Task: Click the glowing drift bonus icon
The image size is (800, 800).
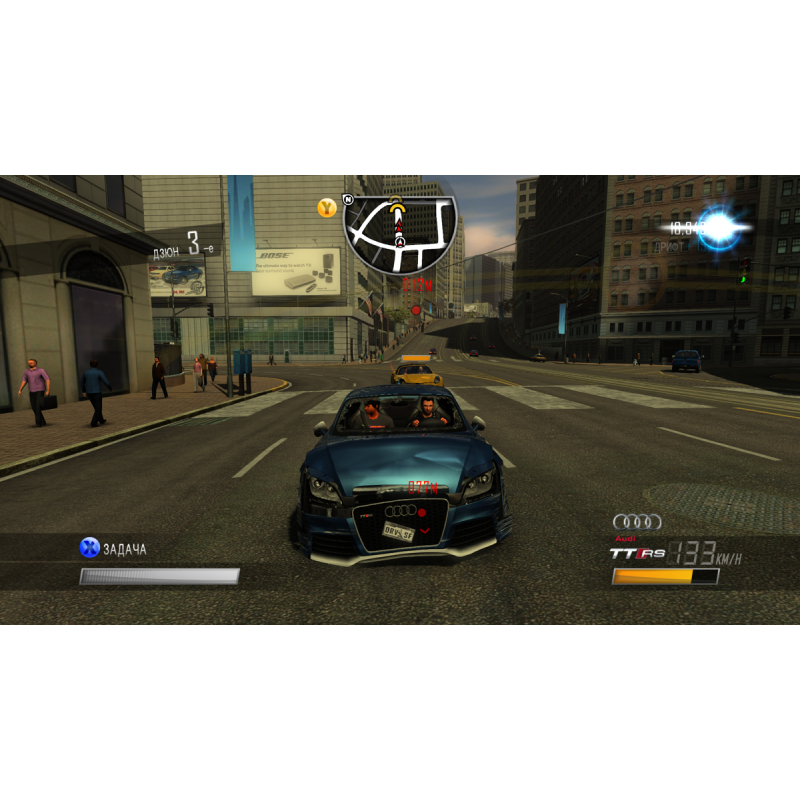Action: click(x=719, y=229)
